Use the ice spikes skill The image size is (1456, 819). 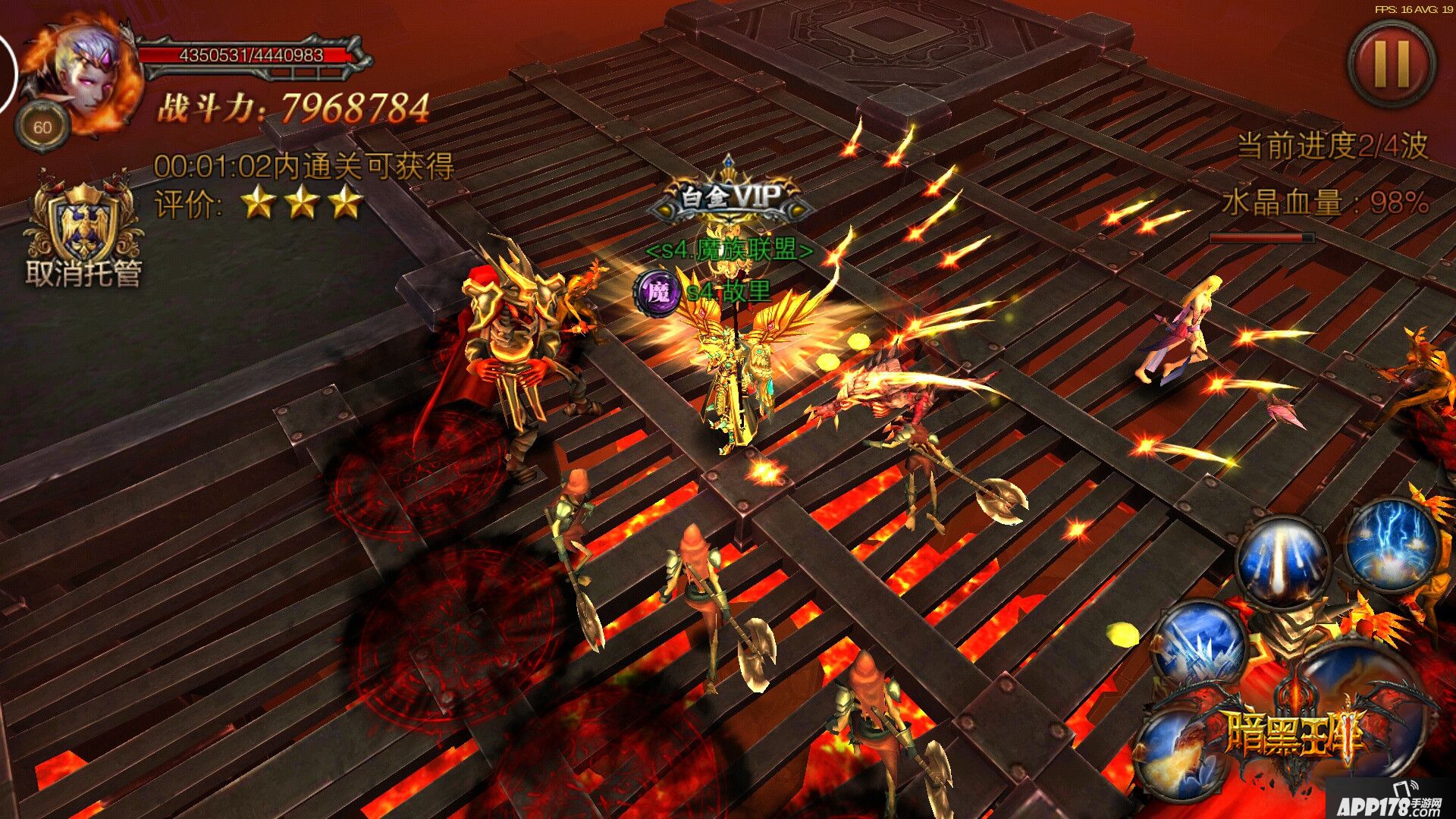pos(1200,645)
